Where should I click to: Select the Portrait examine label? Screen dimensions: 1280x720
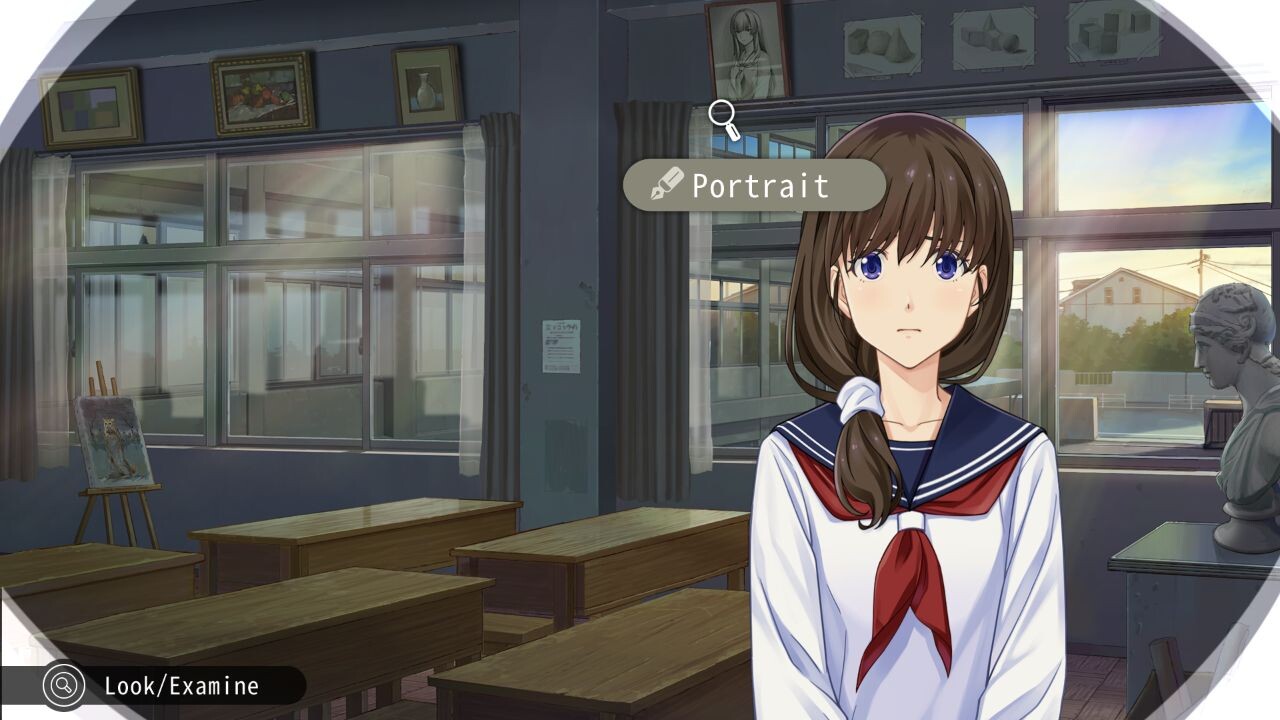(x=755, y=185)
